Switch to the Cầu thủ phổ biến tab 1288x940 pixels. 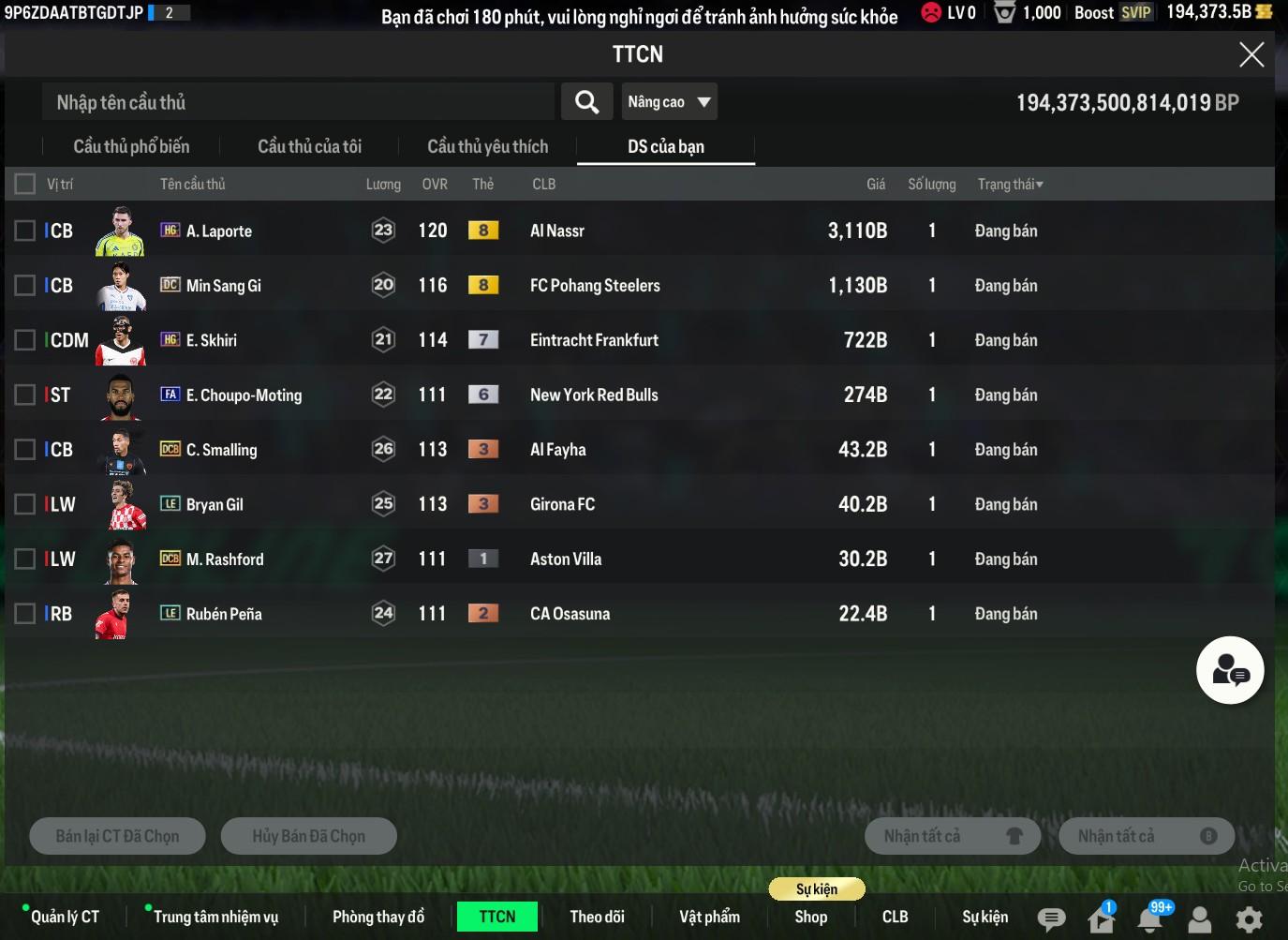coord(131,147)
